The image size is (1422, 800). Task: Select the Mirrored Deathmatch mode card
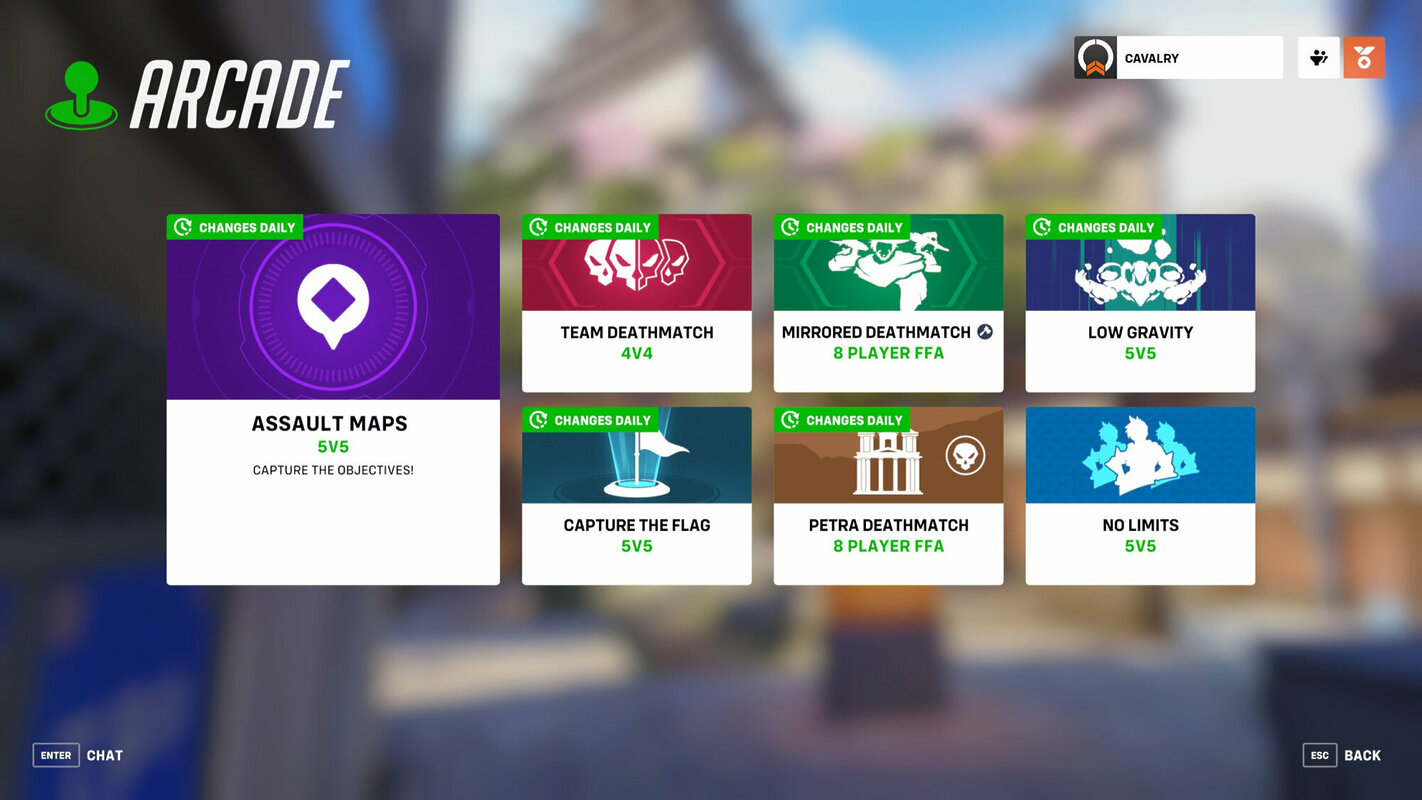pyautogui.click(x=888, y=302)
